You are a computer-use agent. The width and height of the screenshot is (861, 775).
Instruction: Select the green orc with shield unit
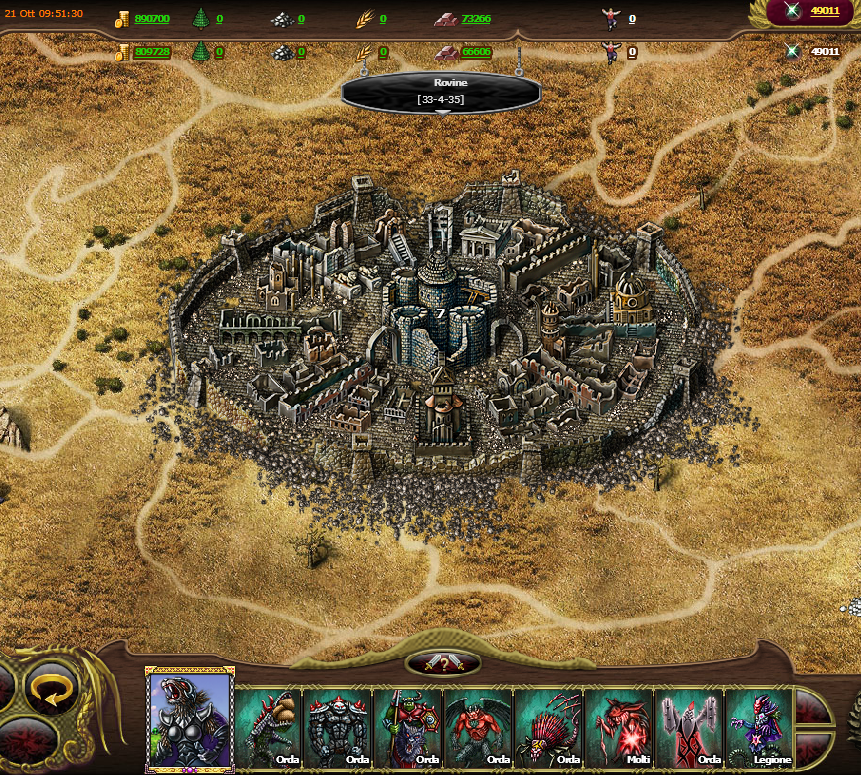408,727
